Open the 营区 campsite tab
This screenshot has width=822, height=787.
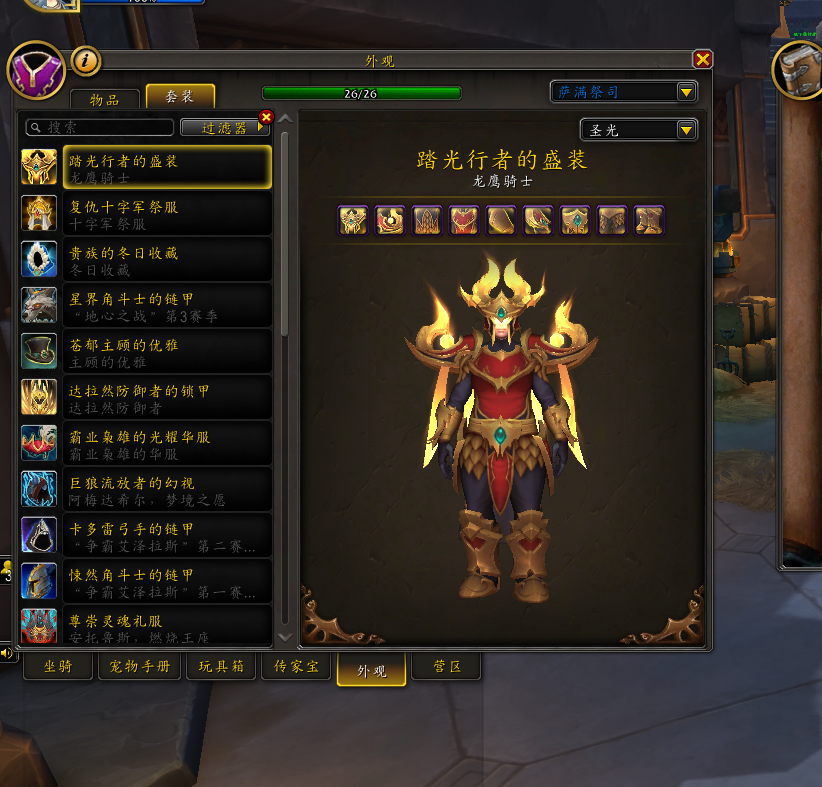pos(447,666)
